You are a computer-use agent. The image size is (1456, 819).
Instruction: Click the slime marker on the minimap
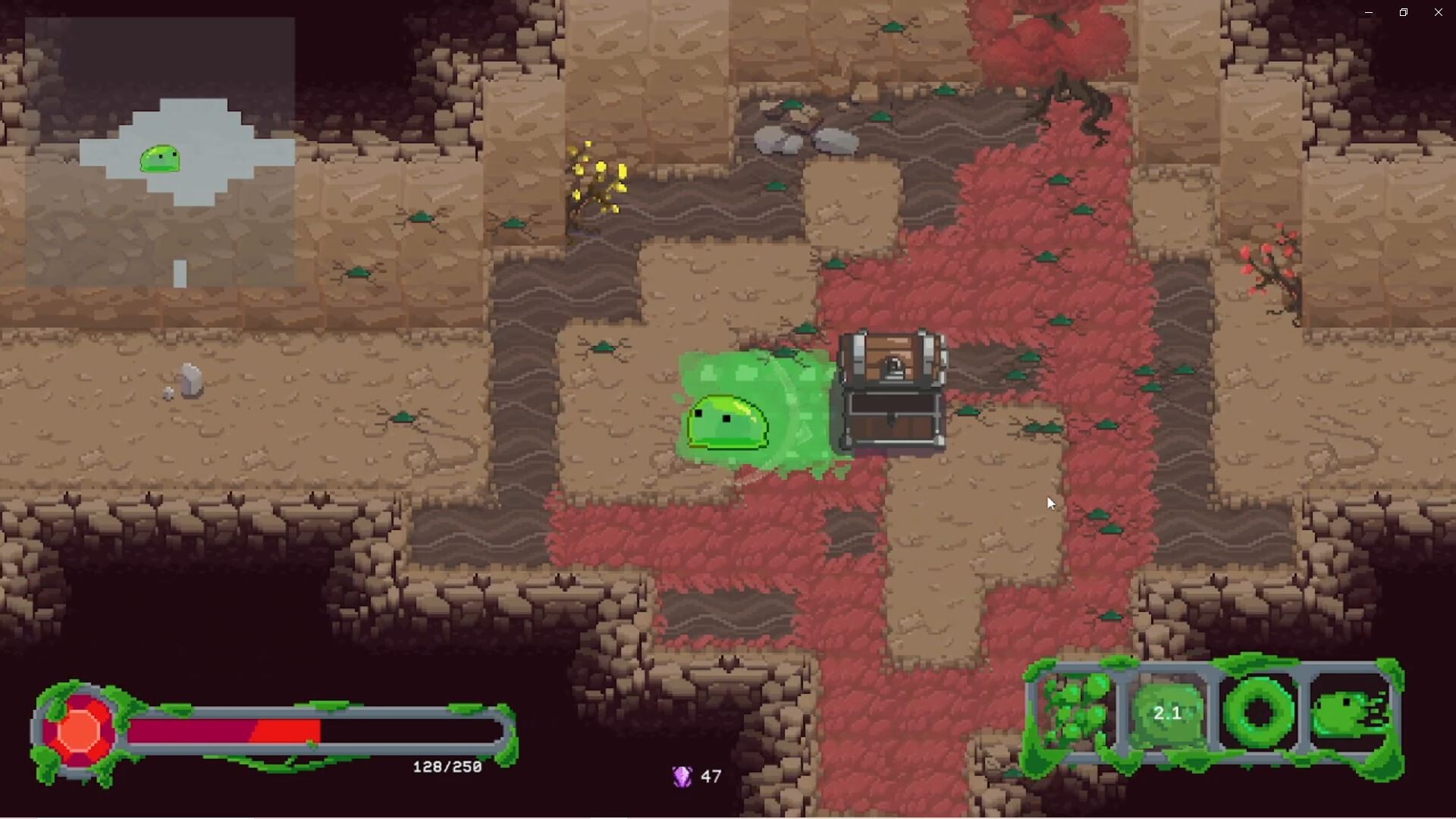[161, 157]
